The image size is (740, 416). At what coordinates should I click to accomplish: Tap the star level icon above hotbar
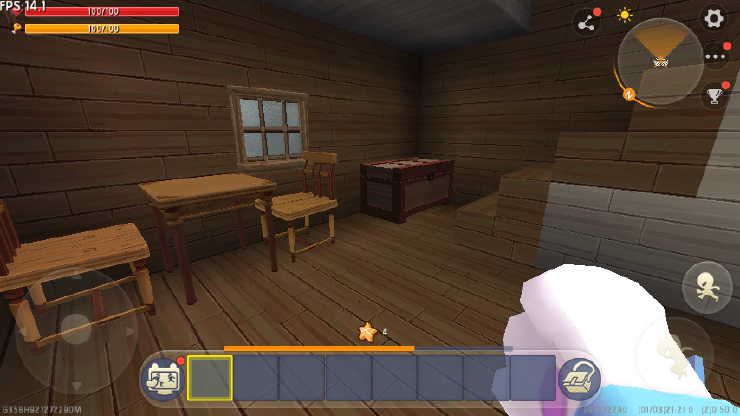click(367, 332)
